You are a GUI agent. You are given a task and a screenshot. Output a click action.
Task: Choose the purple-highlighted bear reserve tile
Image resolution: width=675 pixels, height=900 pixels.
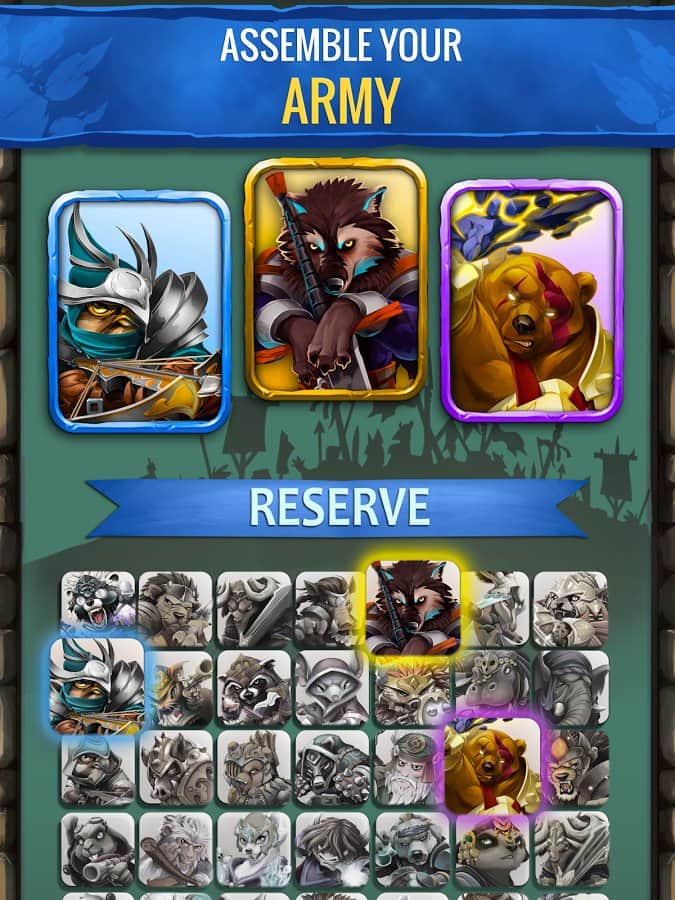tap(492, 766)
